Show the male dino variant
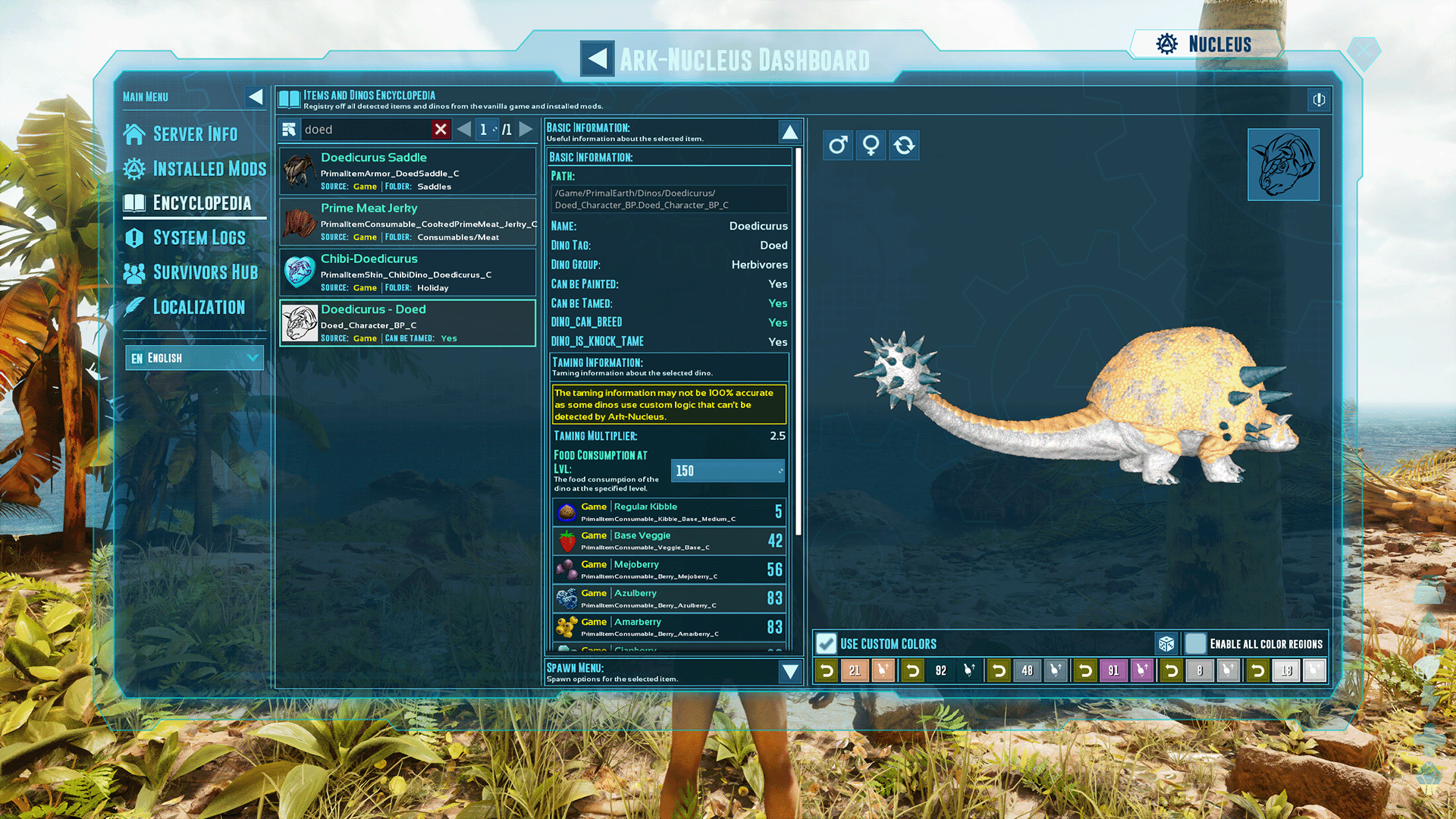 point(838,145)
